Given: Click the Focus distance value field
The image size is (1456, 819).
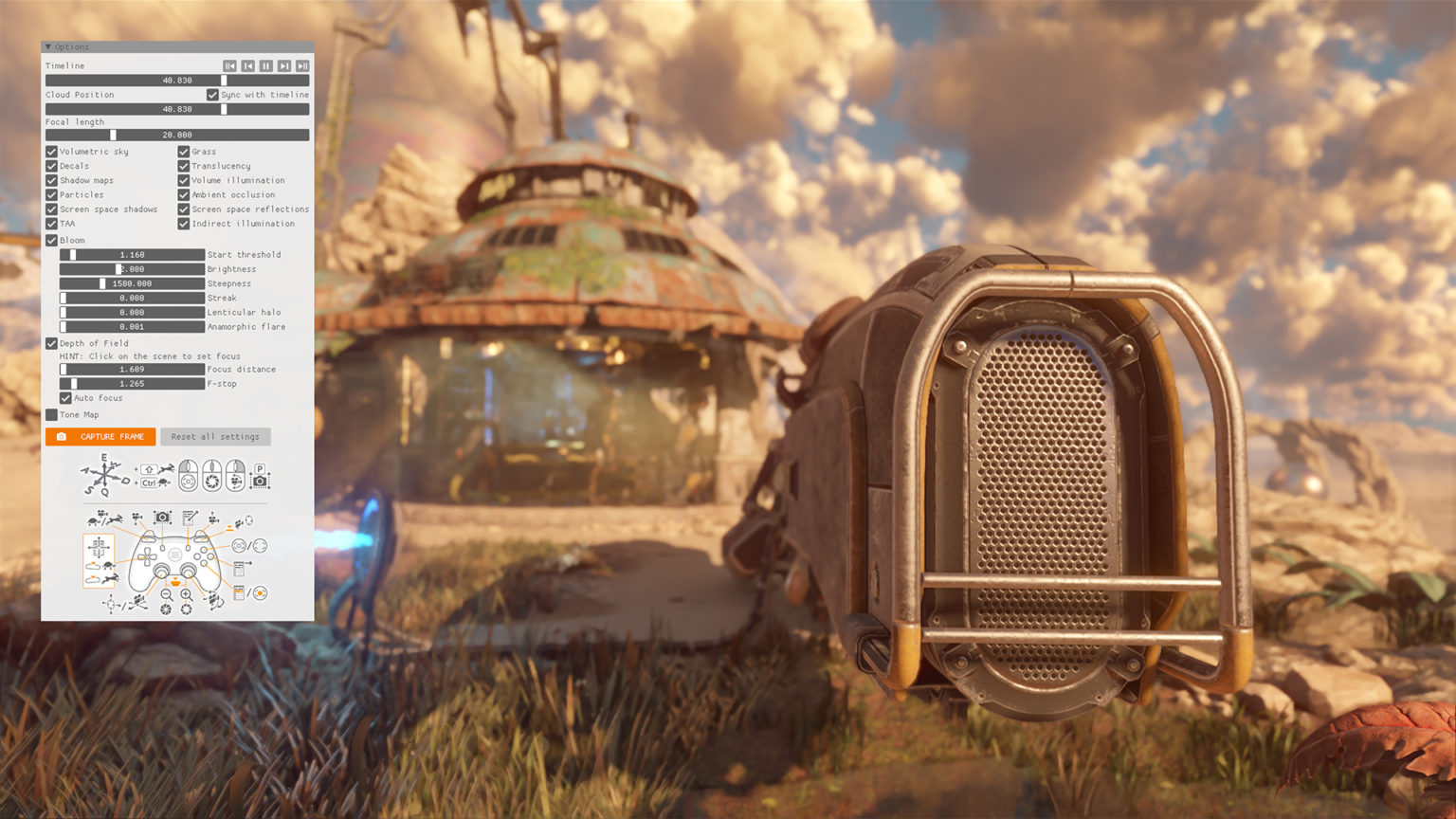Looking at the screenshot, I should [x=133, y=369].
